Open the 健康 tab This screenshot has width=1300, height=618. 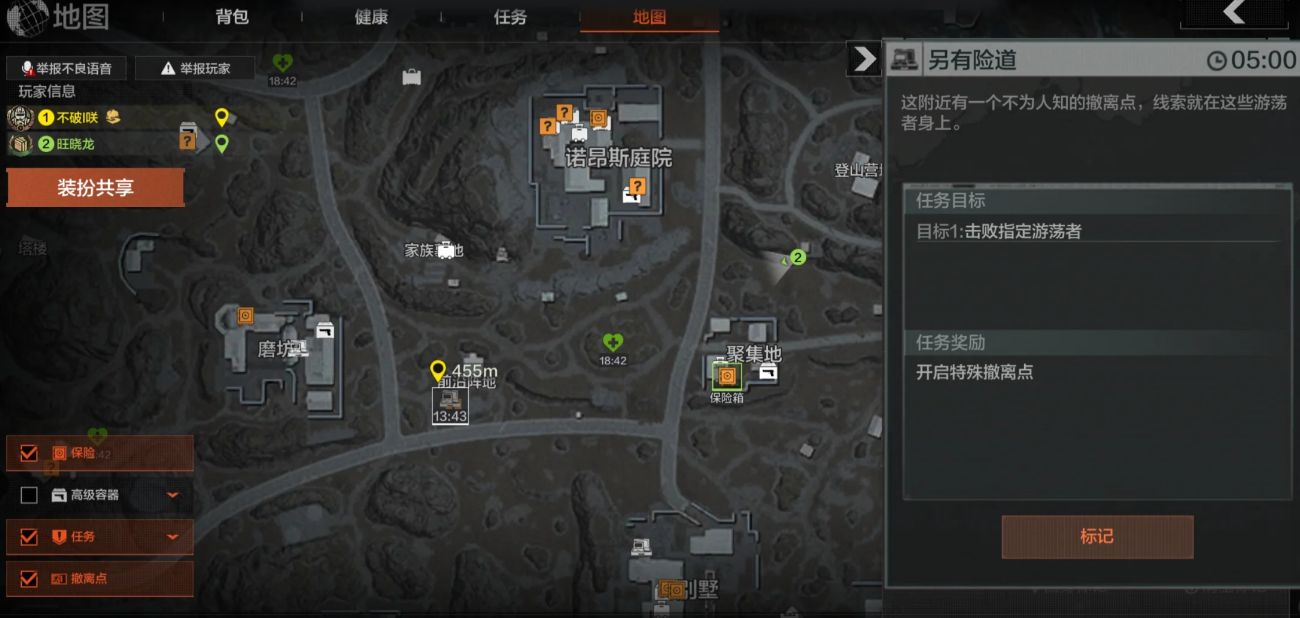tap(371, 17)
